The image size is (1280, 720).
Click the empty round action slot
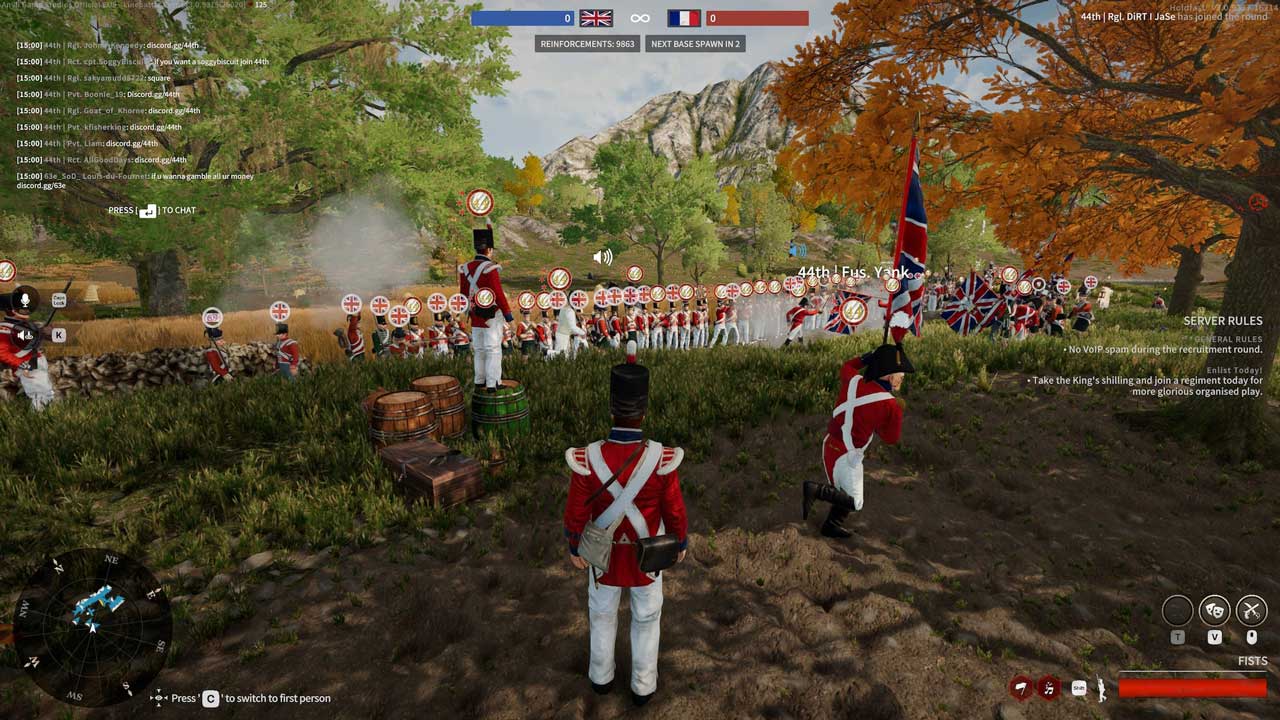(x=1178, y=609)
